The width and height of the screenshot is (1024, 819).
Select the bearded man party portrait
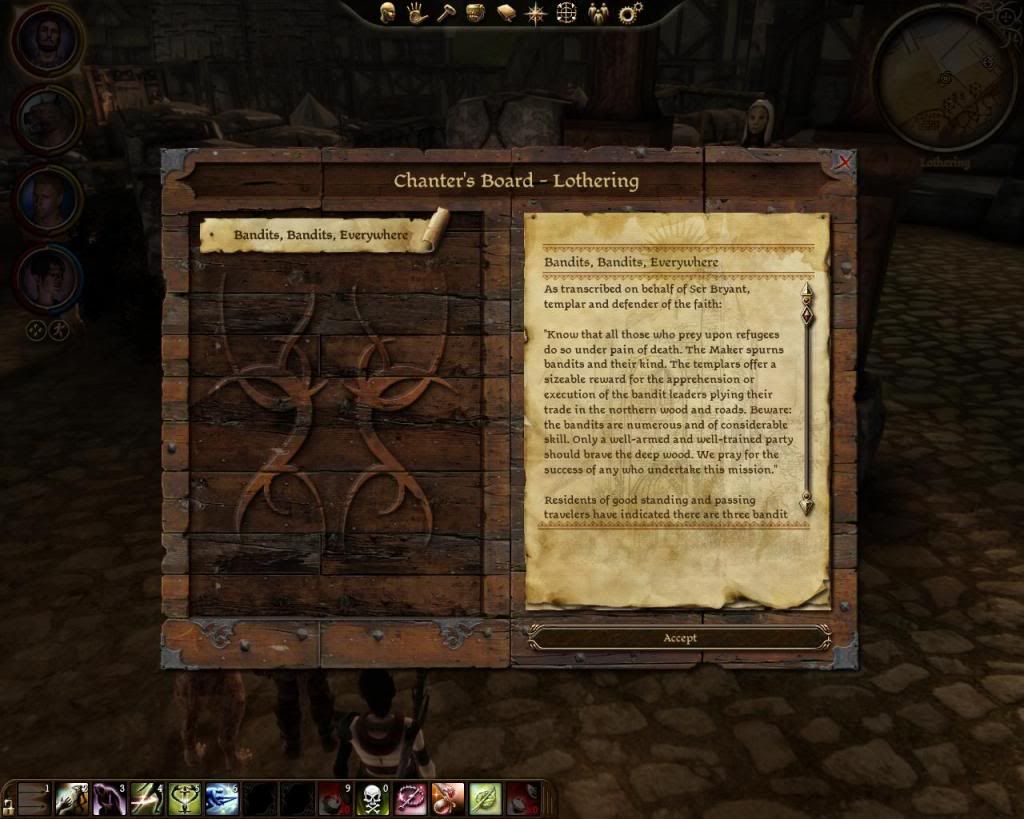pyautogui.click(x=47, y=41)
